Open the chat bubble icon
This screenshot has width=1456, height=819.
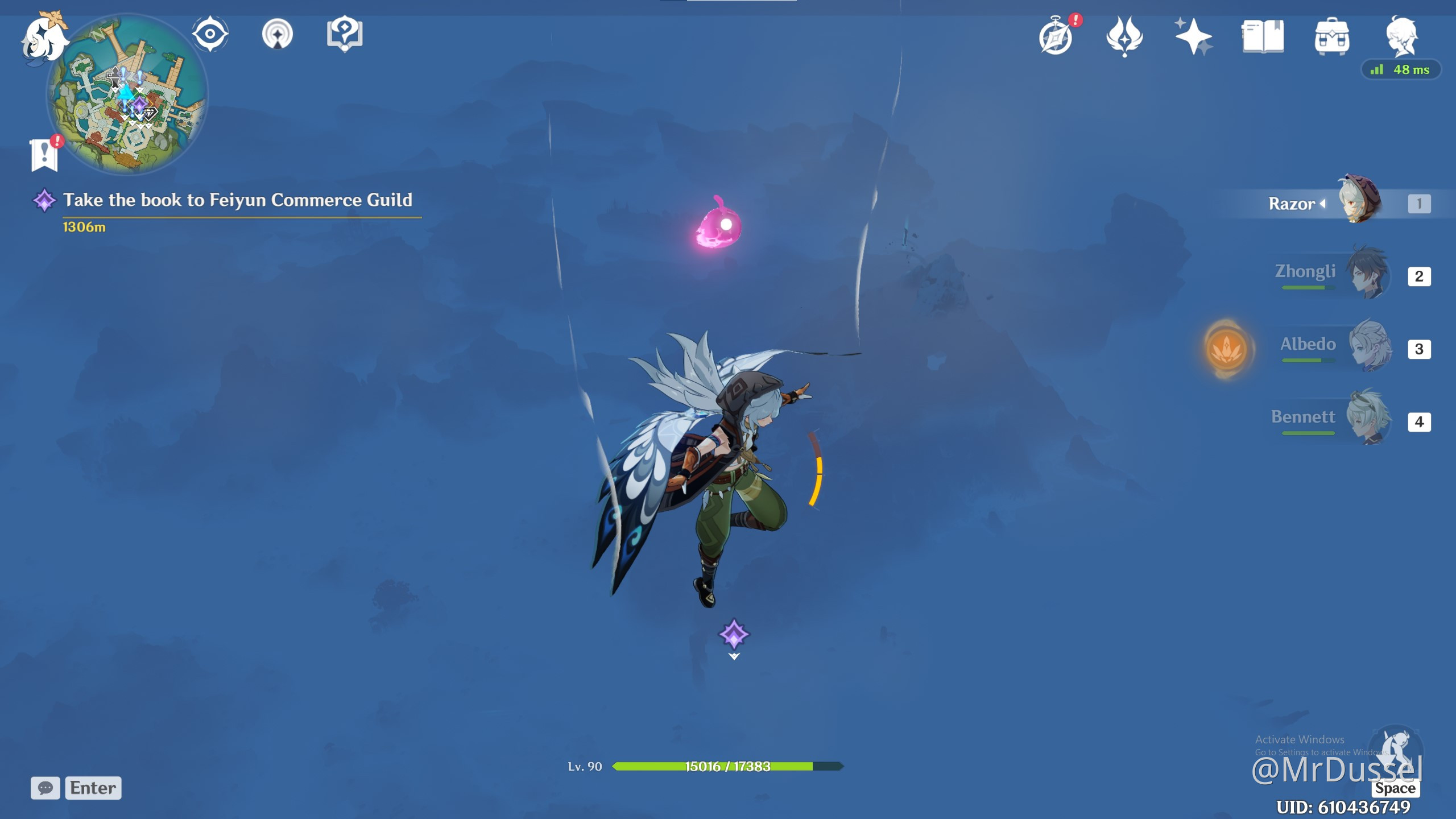click(x=45, y=788)
